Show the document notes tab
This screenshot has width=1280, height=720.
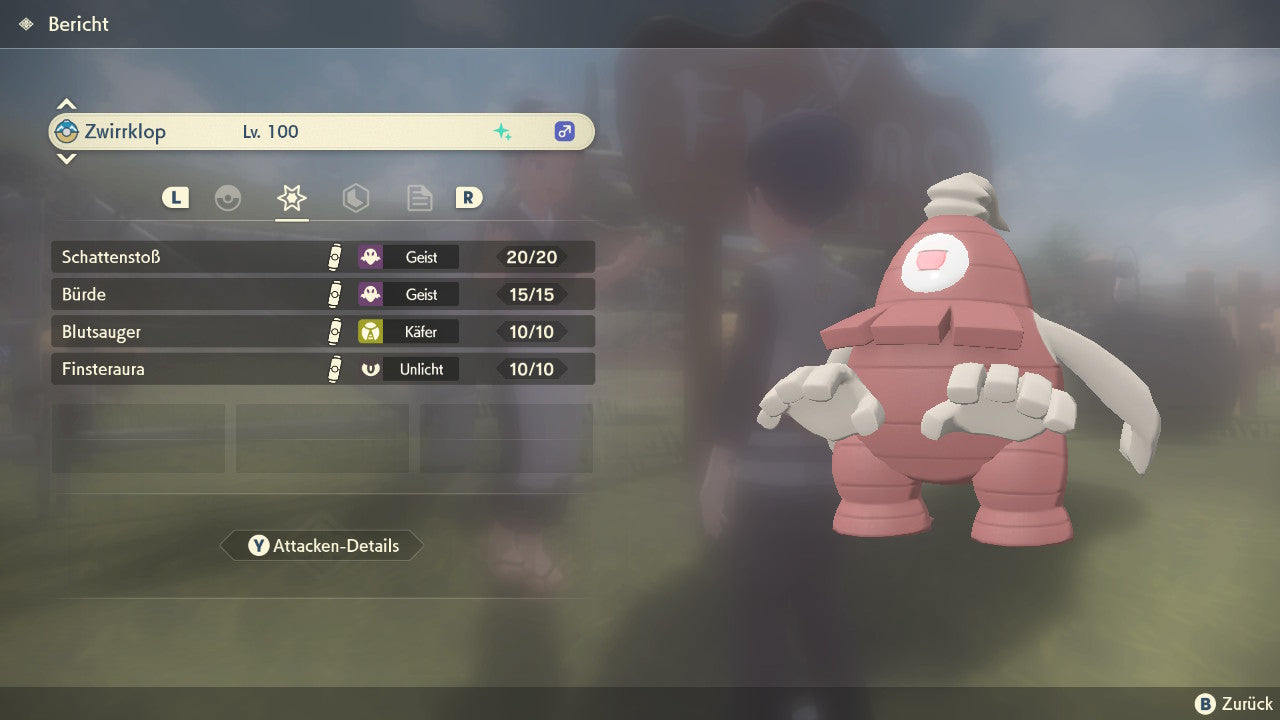coord(419,198)
